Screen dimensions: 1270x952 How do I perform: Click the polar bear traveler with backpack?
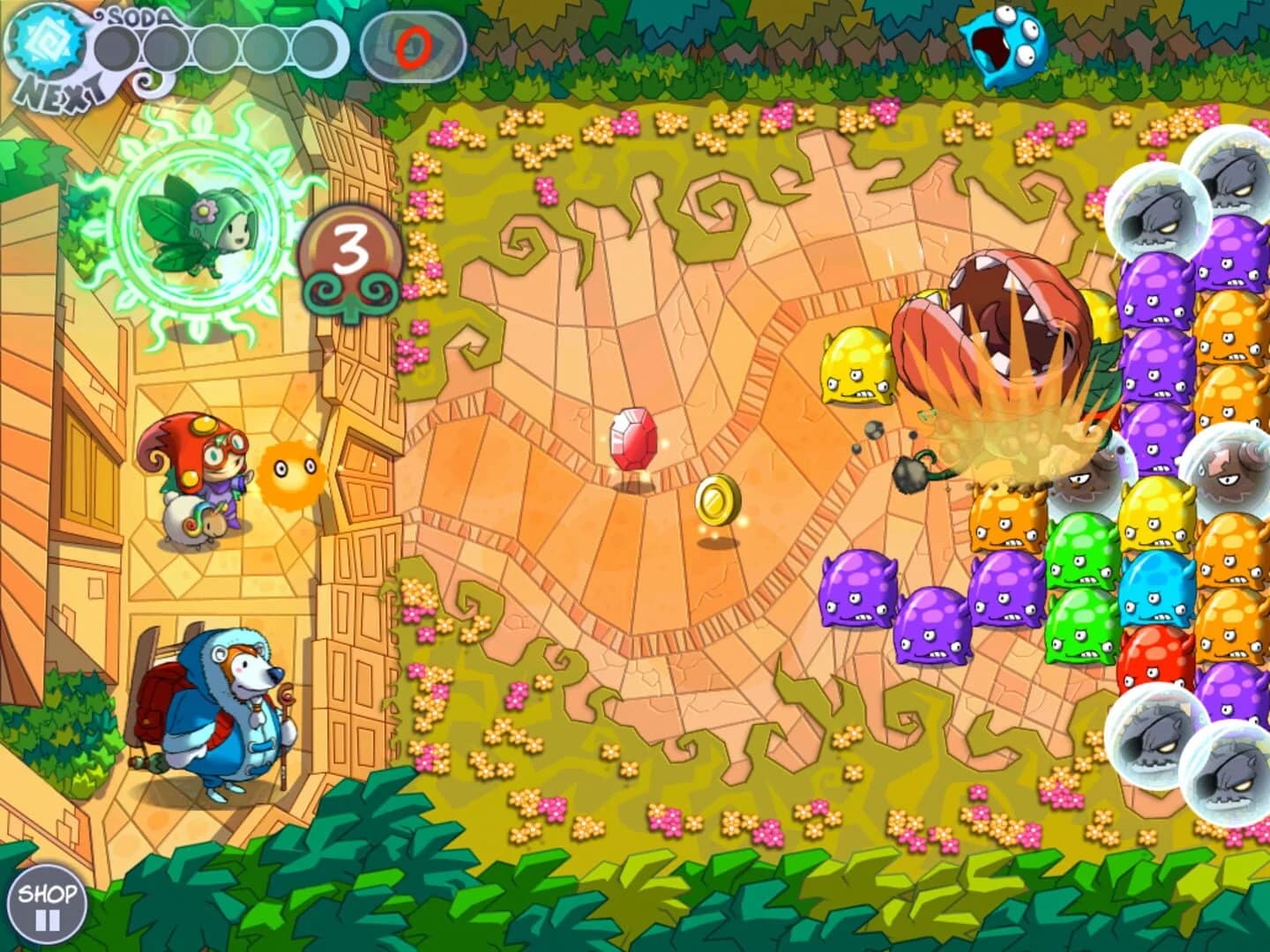220,705
